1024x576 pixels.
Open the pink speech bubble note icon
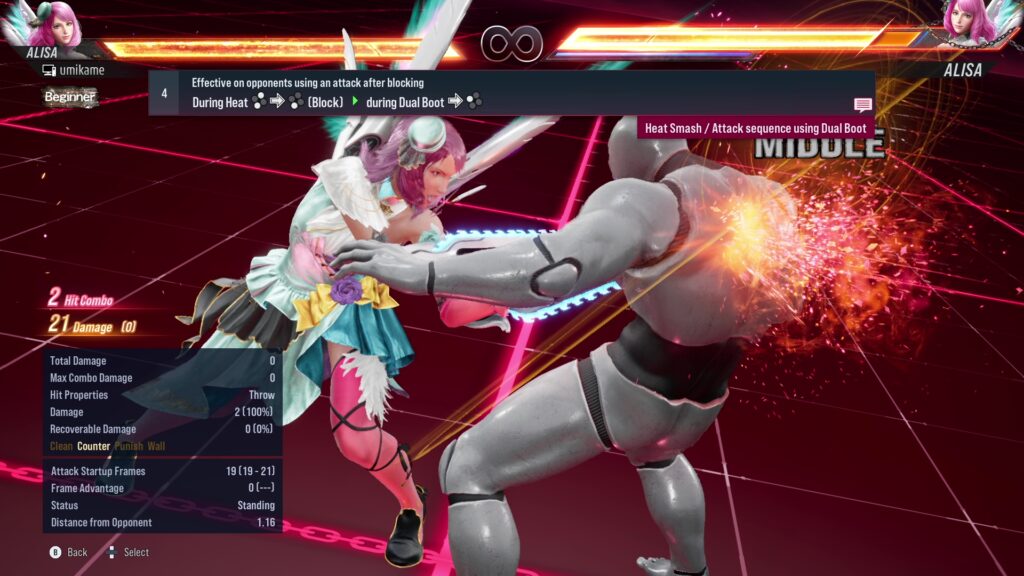(x=862, y=104)
